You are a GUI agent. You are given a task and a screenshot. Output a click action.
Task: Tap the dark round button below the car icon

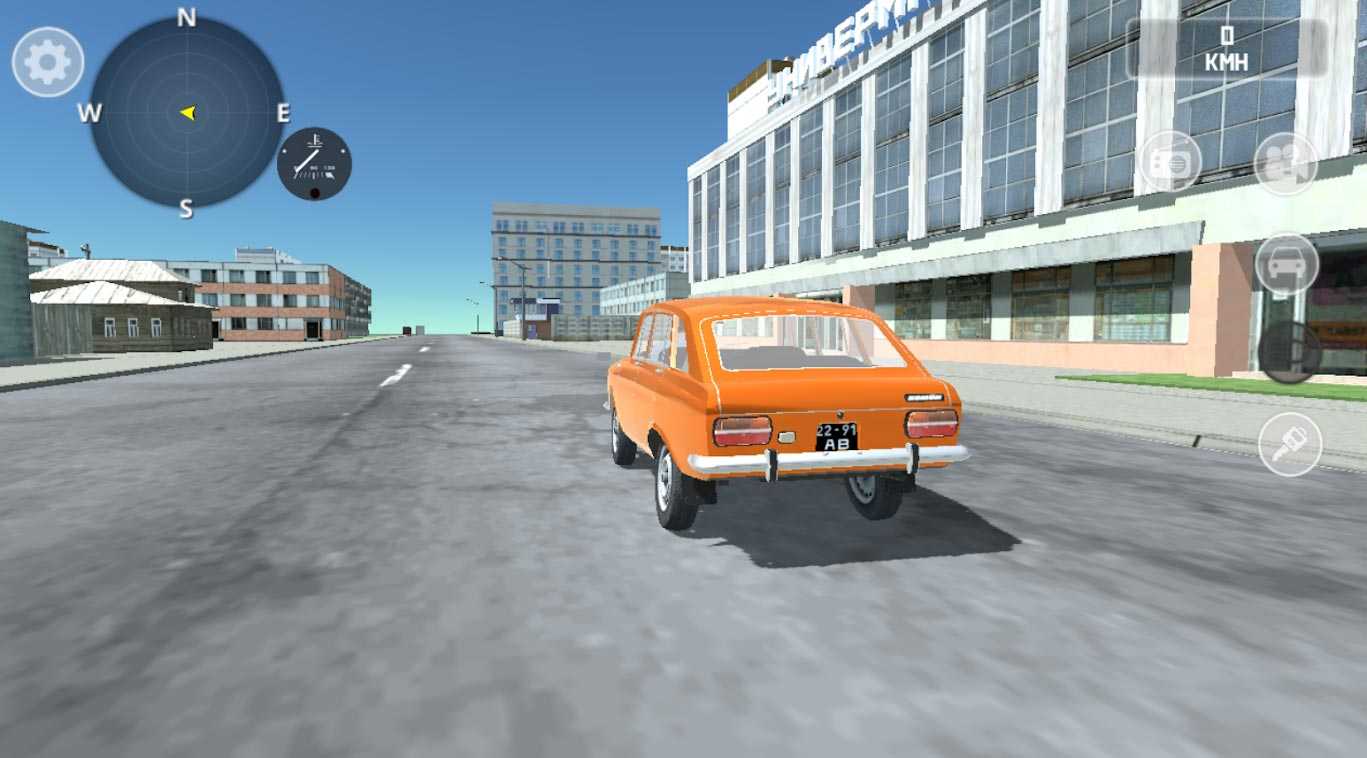[x=1289, y=352]
